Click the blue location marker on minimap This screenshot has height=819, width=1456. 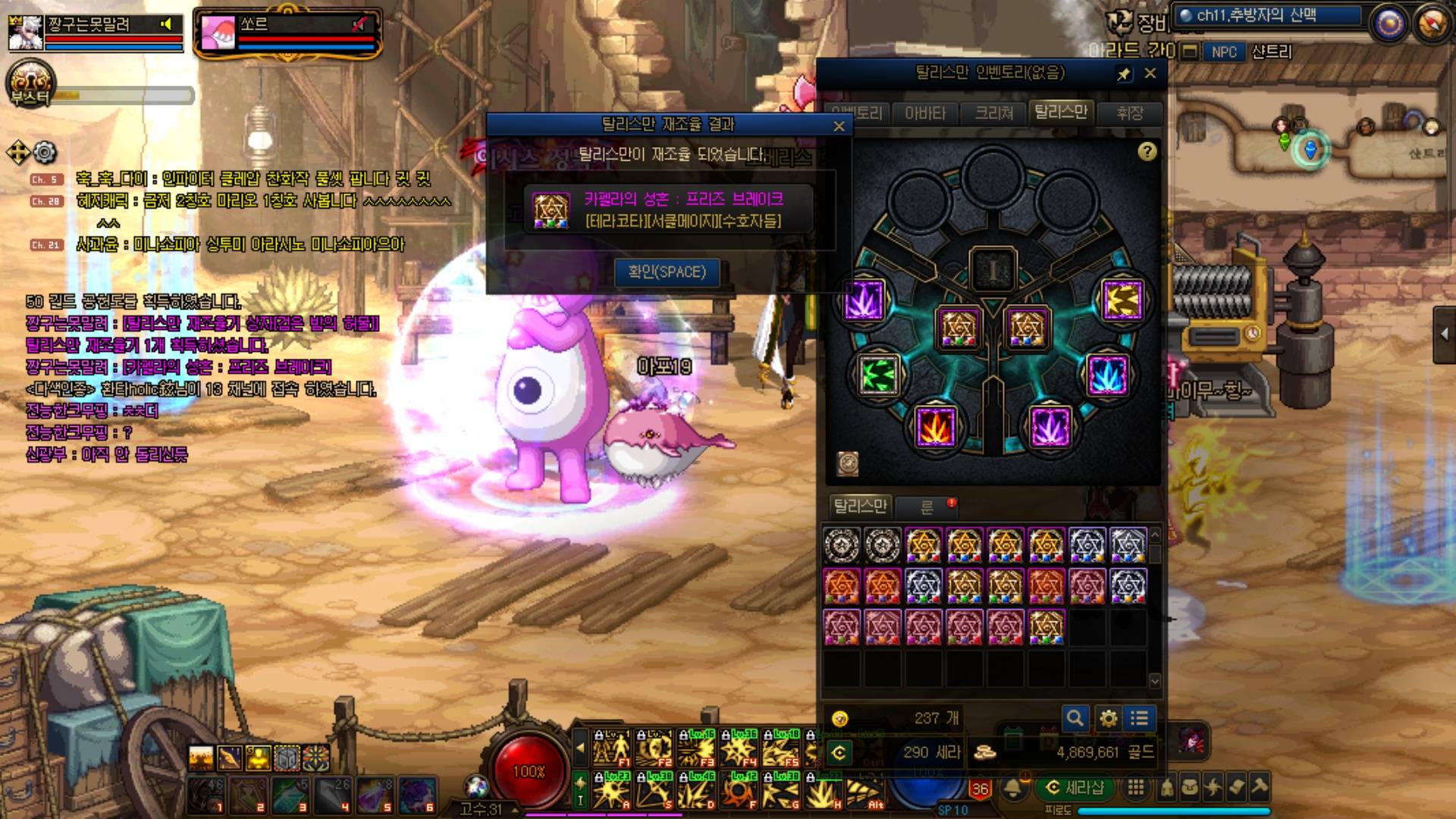(1310, 148)
